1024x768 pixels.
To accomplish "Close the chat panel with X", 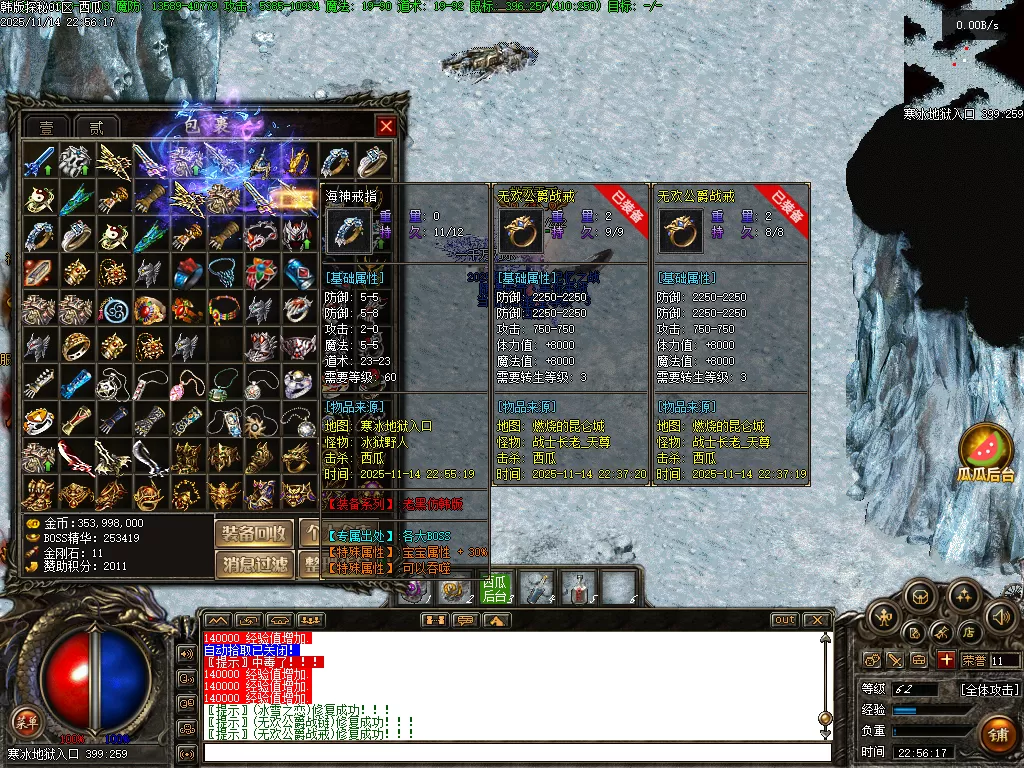I will coord(817,620).
